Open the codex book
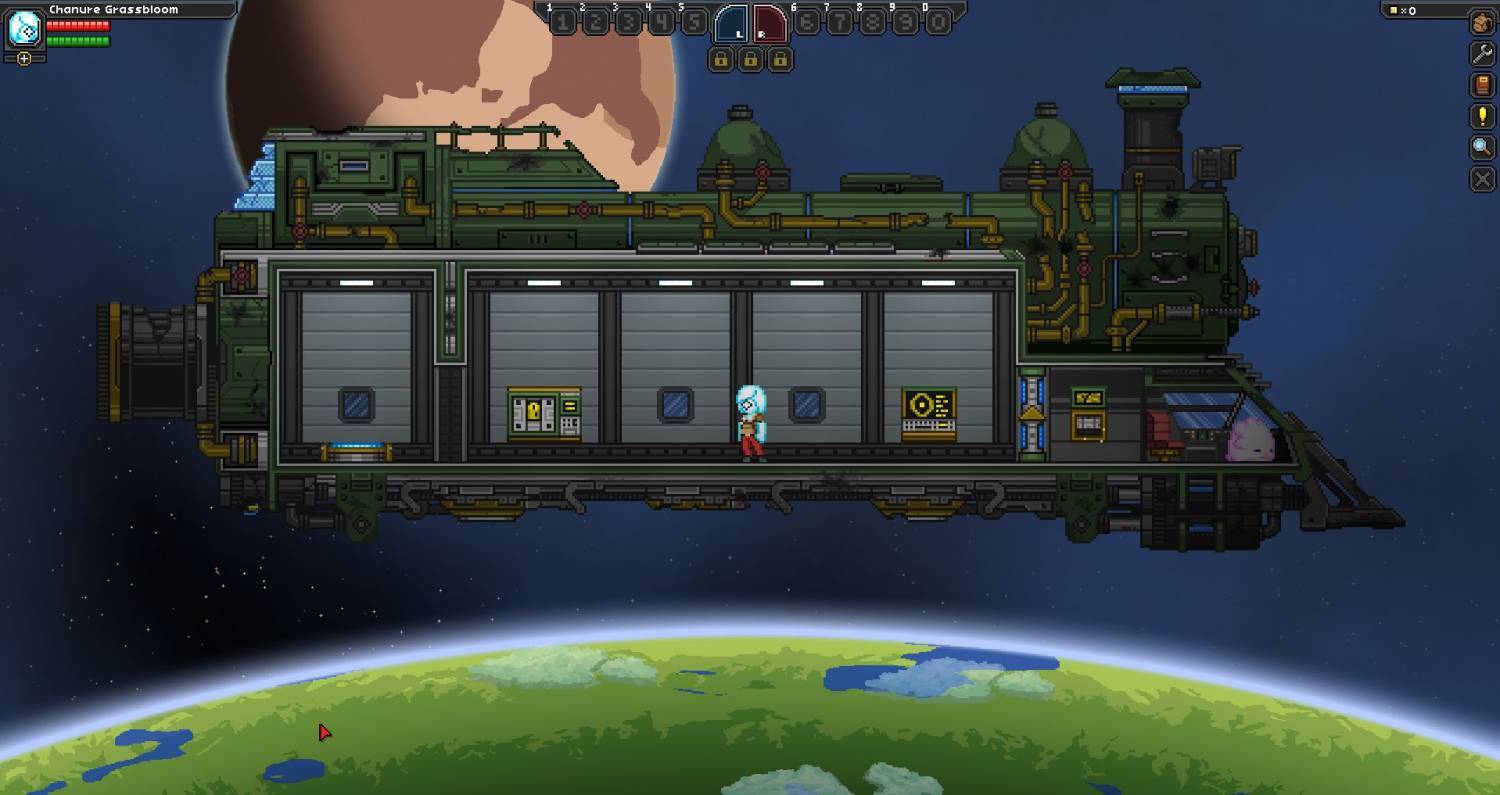The height and width of the screenshot is (795, 1500). point(1482,85)
